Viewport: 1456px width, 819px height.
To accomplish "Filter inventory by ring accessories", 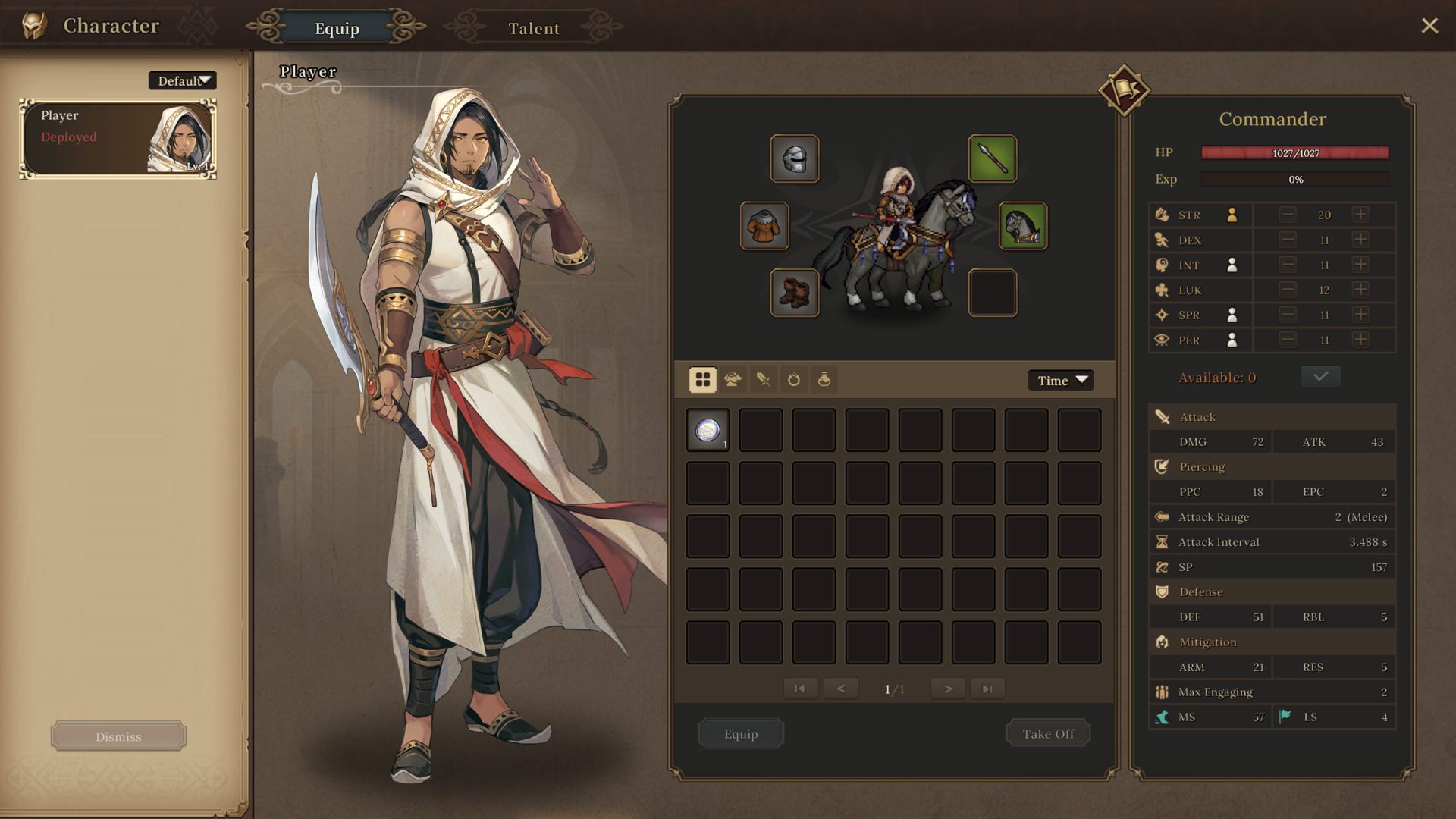I will [x=793, y=379].
